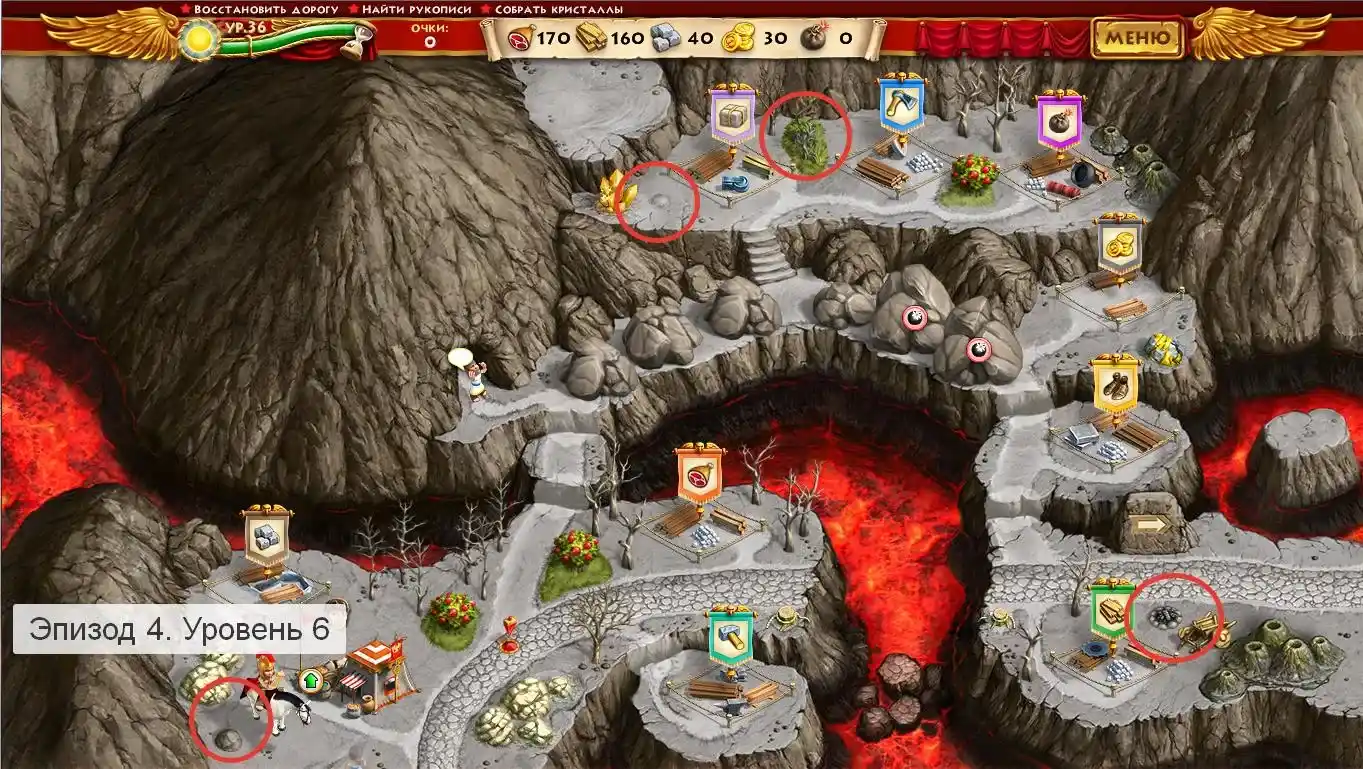The height and width of the screenshot is (769, 1363).
Task: Activate the green upgrade arrow icon
Action: [x=311, y=681]
